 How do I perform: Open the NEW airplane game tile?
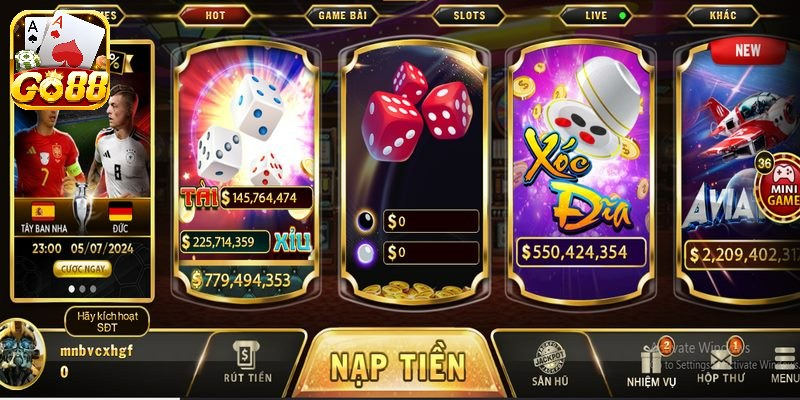740,160
